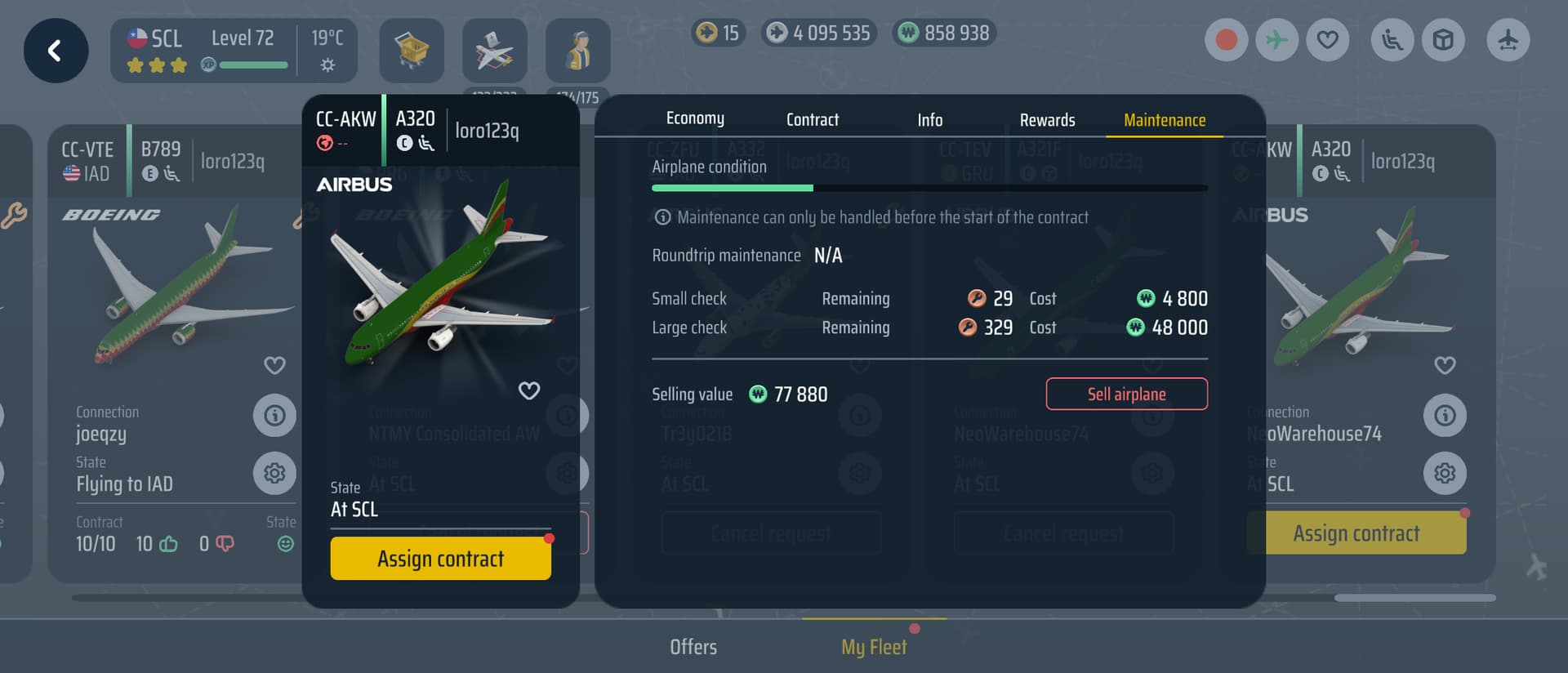Switch to the Contract tab

coord(812,120)
